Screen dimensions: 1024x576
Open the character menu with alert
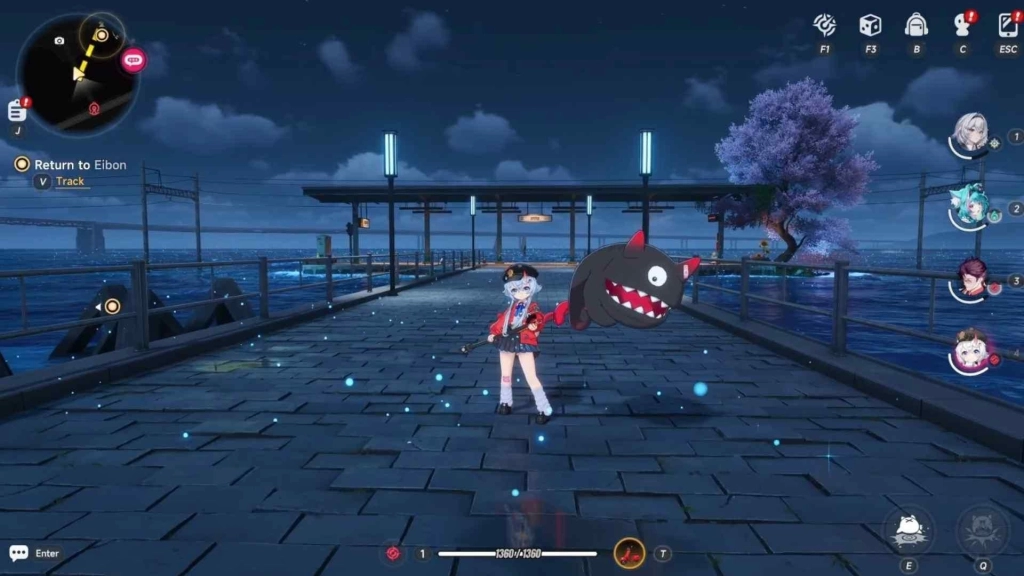tap(963, 25)
